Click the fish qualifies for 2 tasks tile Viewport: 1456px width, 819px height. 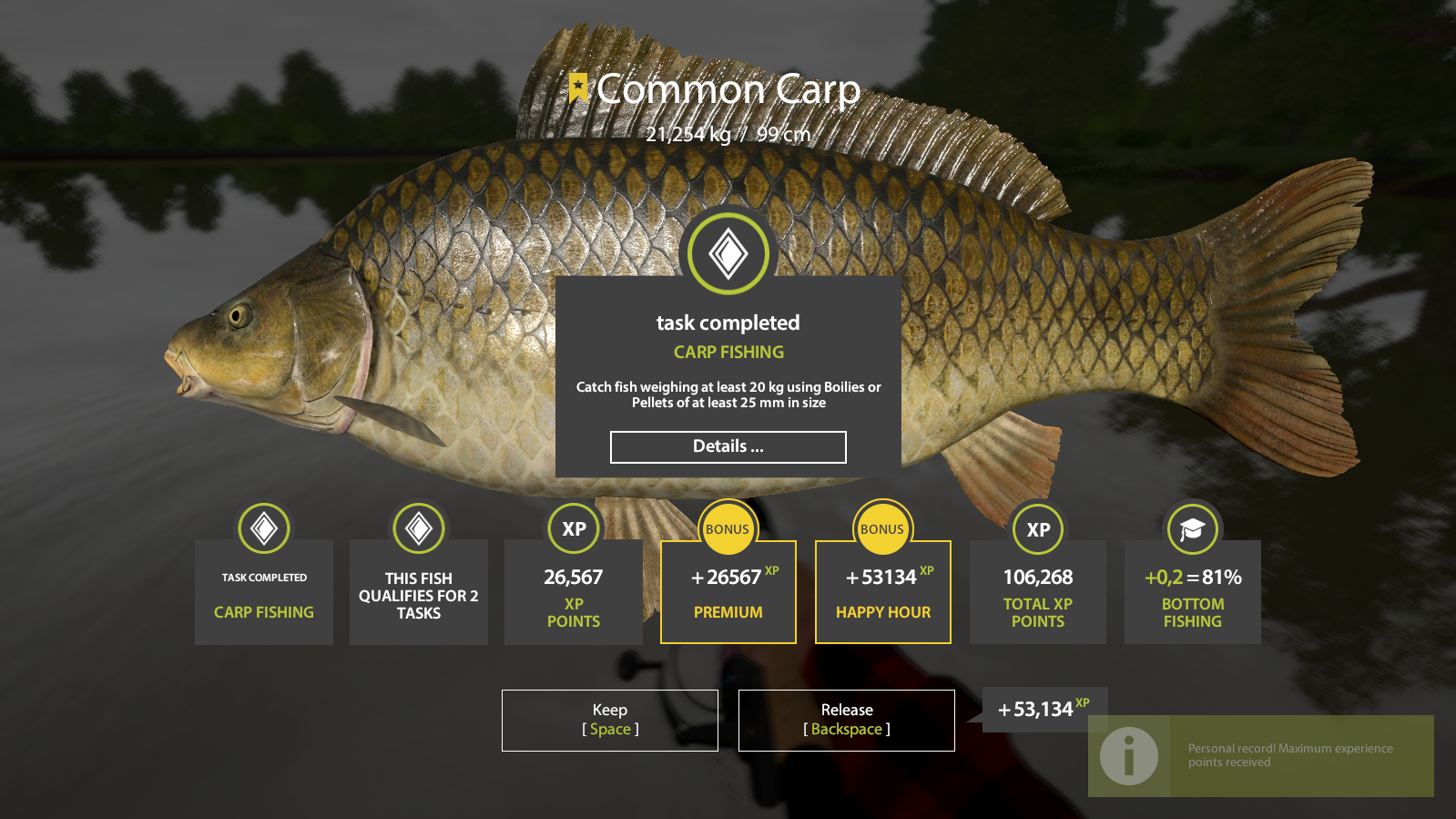(419, 591)
